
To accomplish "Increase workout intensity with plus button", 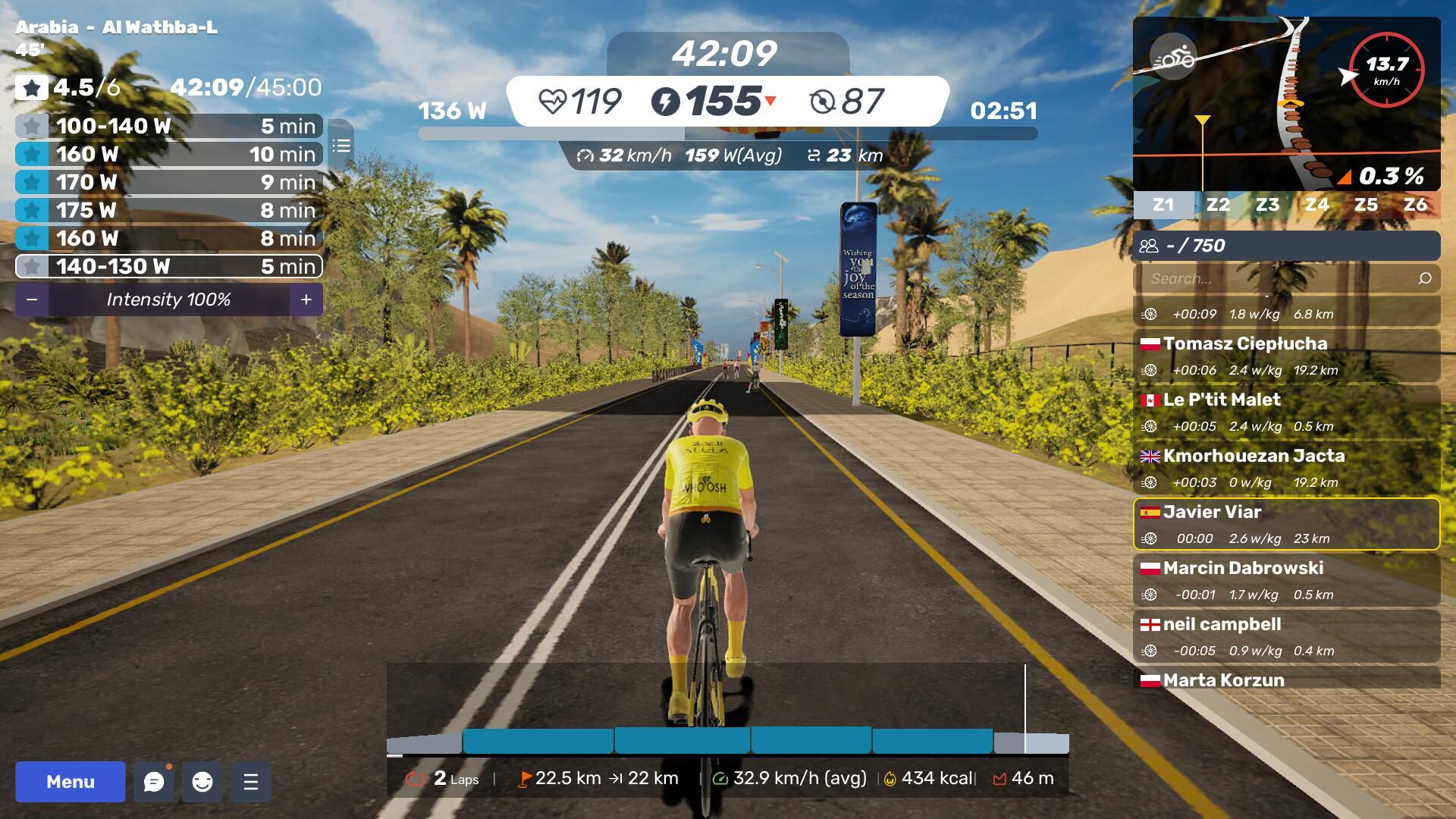I will 306,300.
